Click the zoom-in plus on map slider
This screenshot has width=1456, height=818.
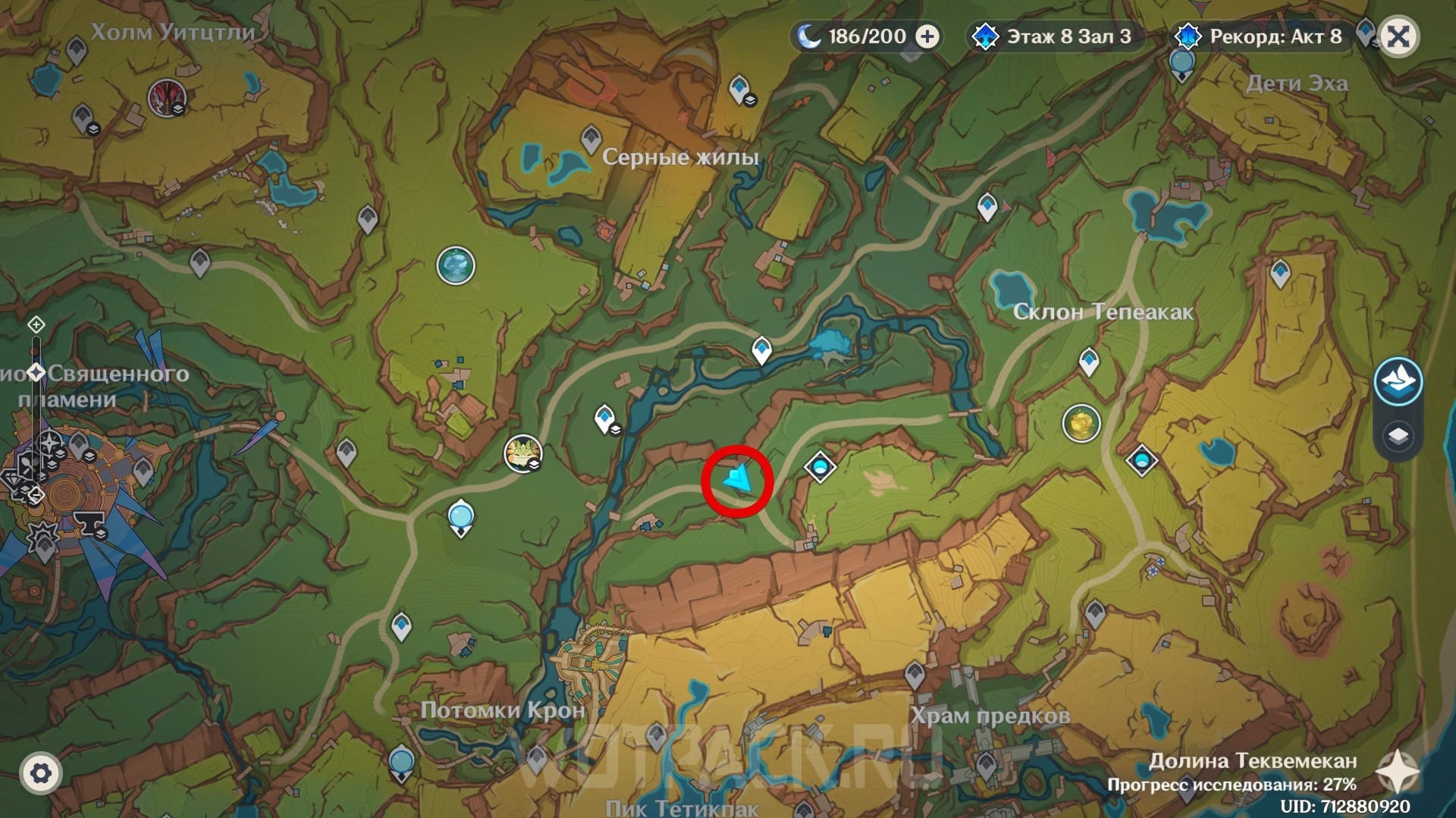pyautogui.click(x=36, y=325)
